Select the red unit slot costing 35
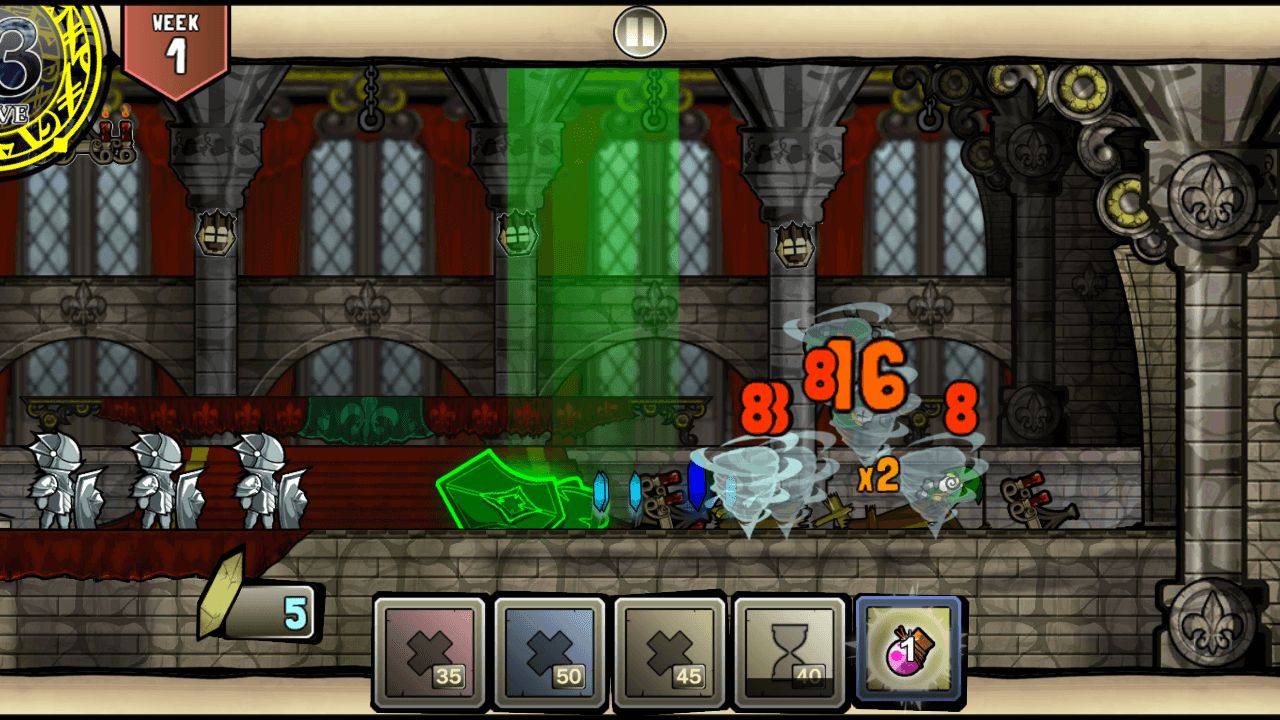This screenshot has height=720, width=1280. [x=429, y=651]
